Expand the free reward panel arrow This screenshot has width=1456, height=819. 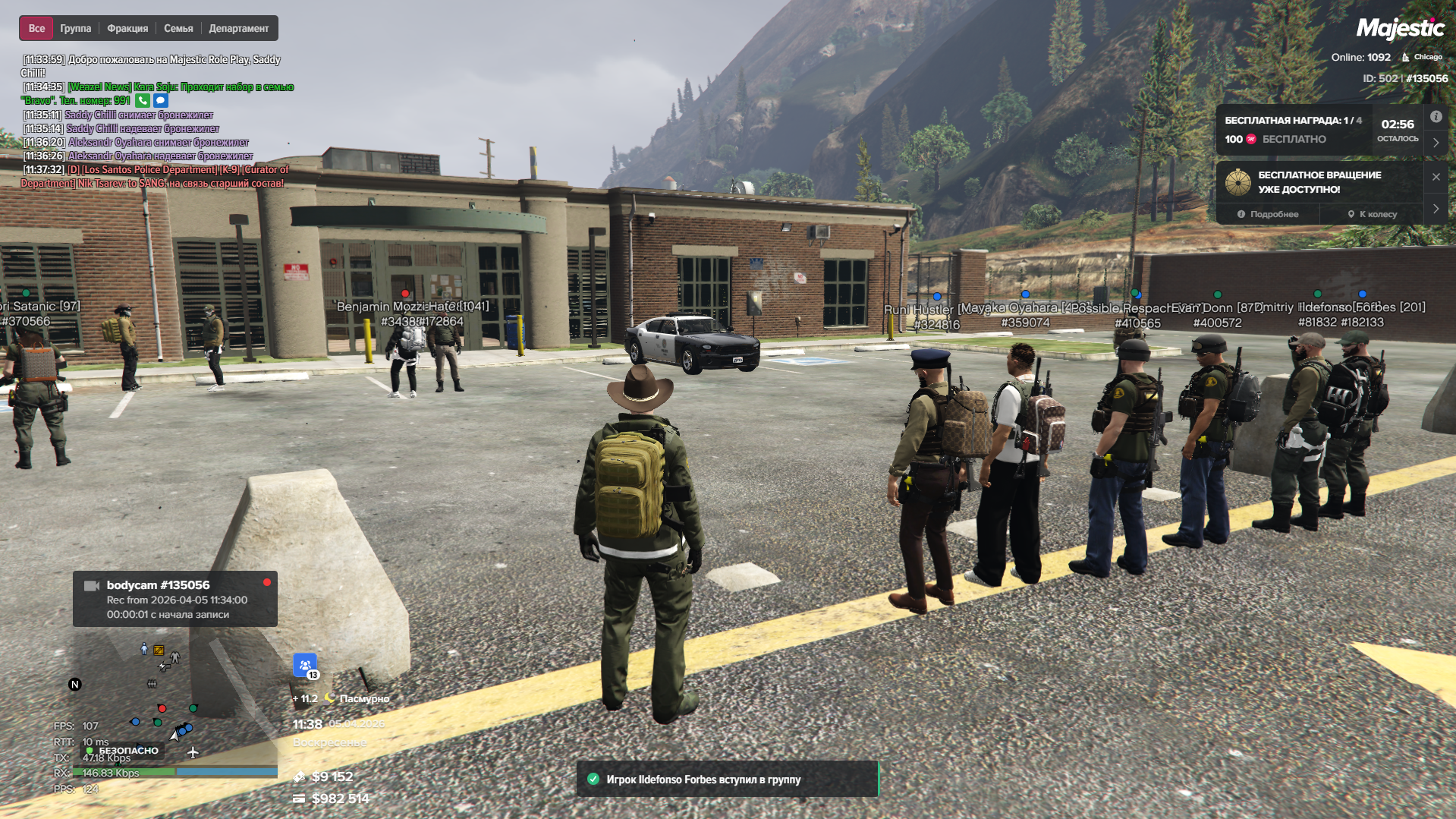click(1436, 143)
